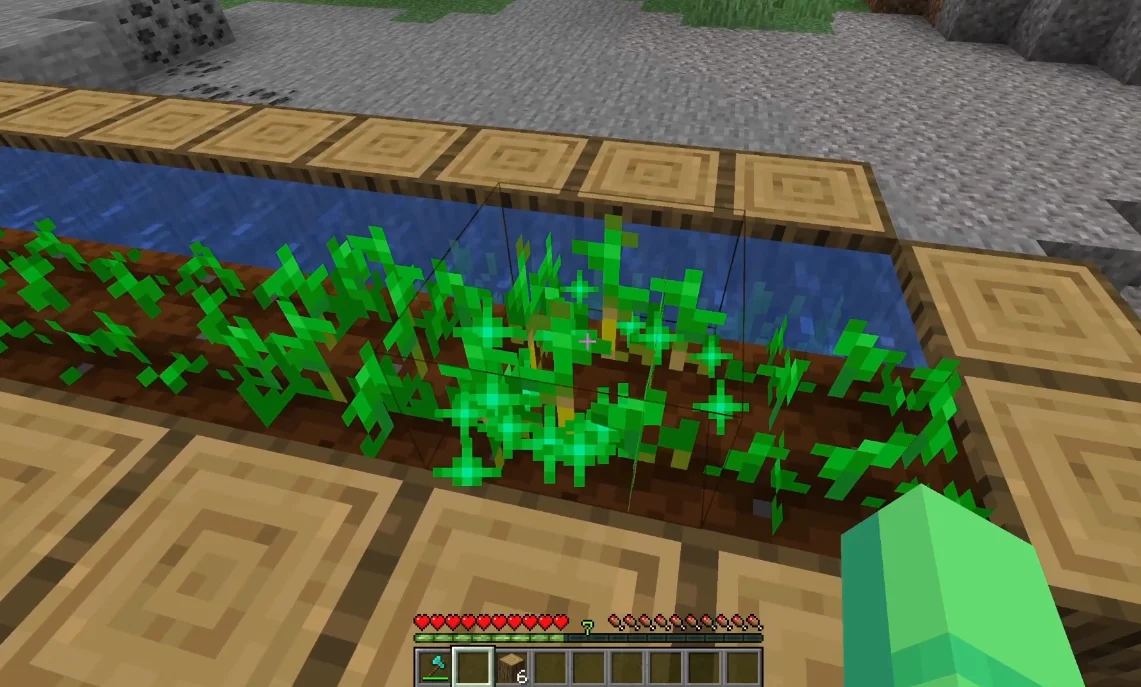The width and height of the screenshot is (1141, 687).
Task: Select the diamond axe hotbar slot
Action: 434,666
